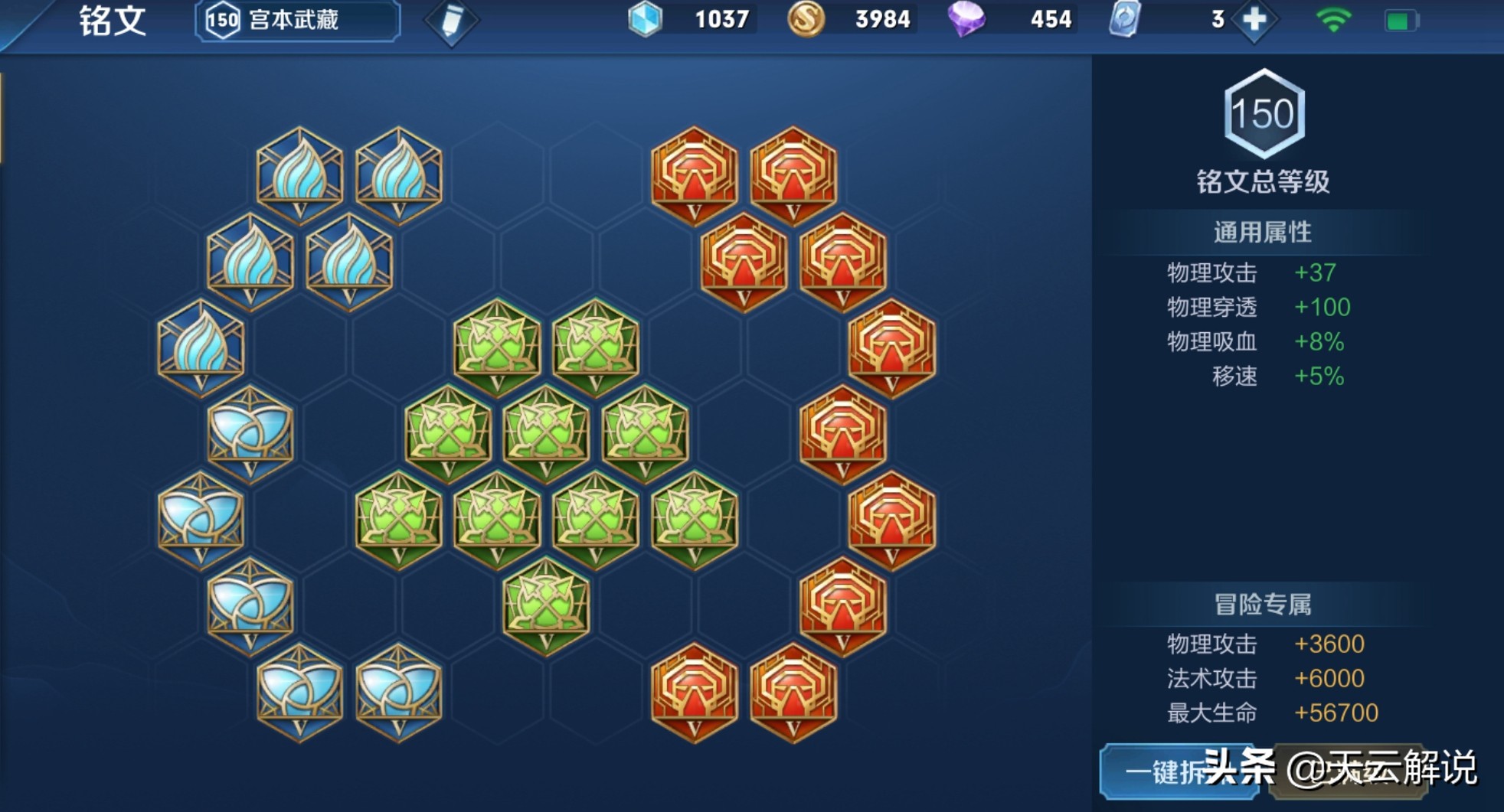This screenshot has width=1504, height=812.
Task: Tap the plus button to add tickets
Action: 1254,20
